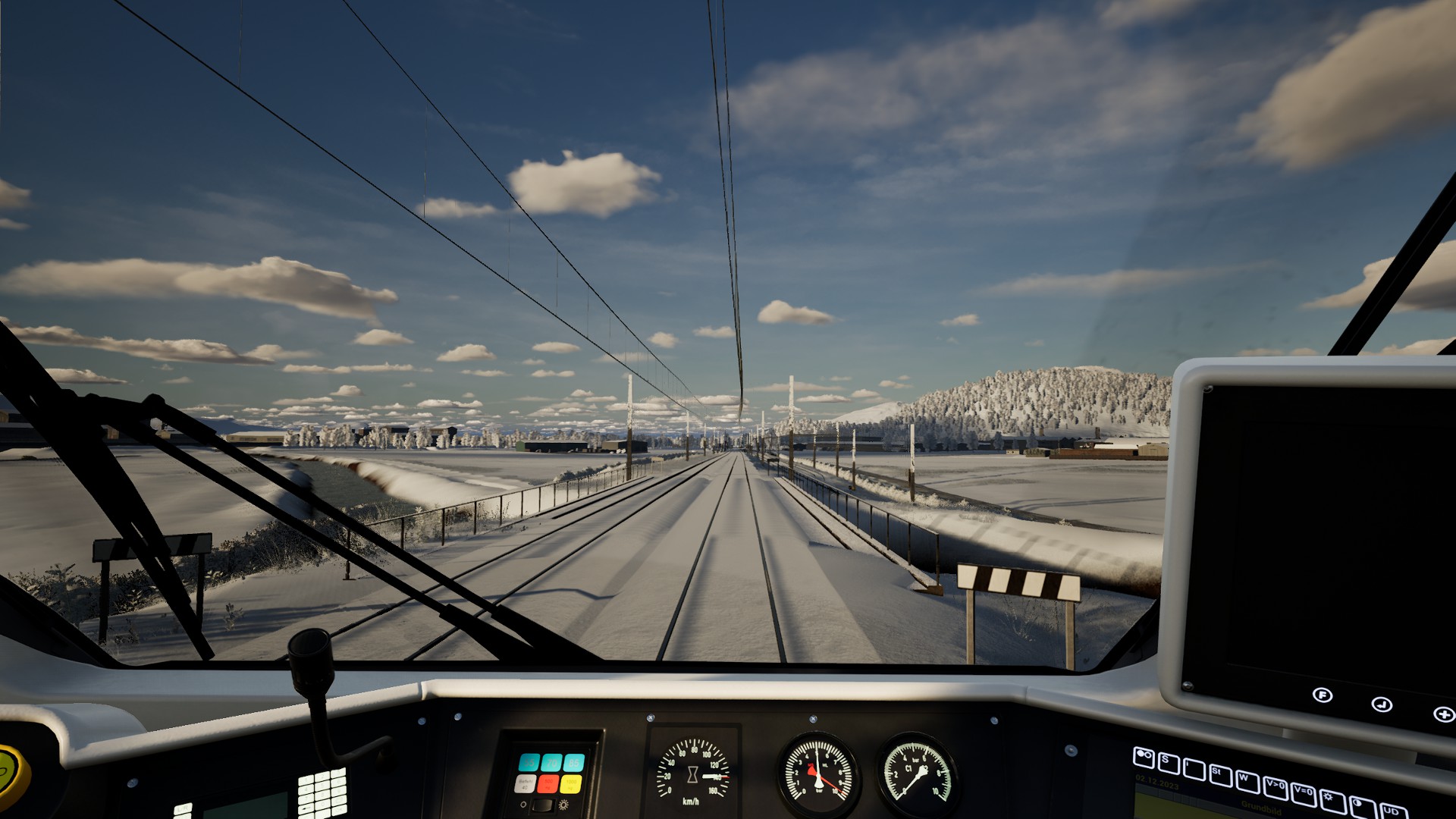Select the UD softkey

point(1392,812)
